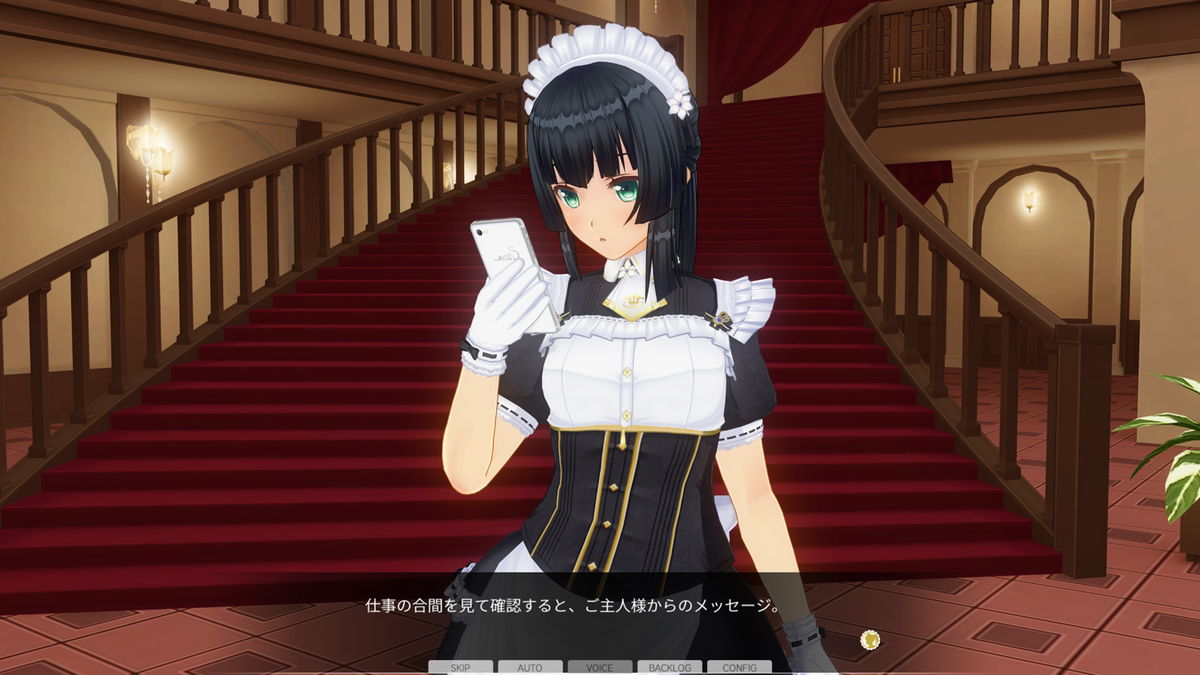Screen dimensions: 1200x675
Task: Click the gold cameo advance icon
Action: coord(870,638)
